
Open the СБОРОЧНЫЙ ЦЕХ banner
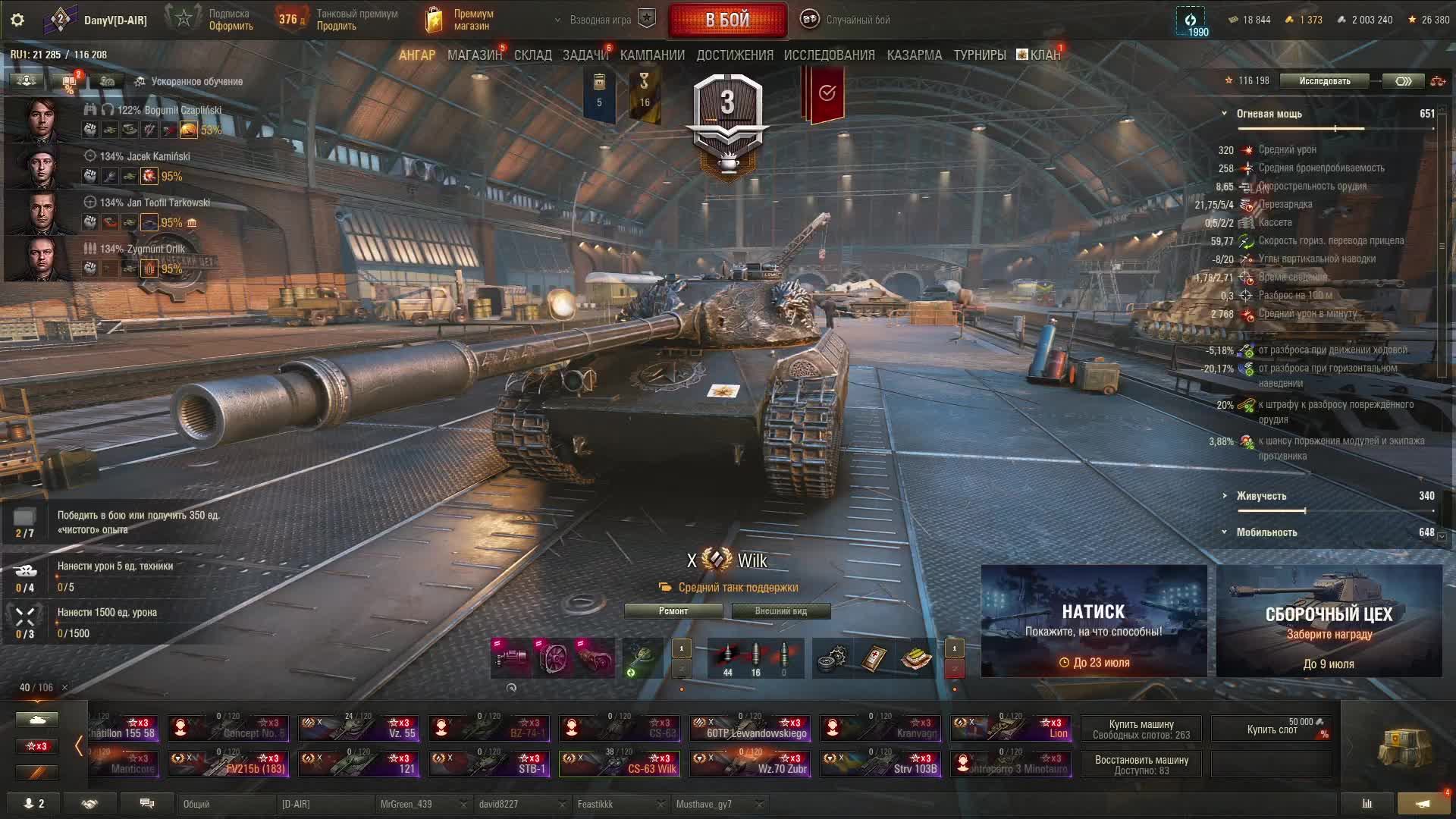pyautogui.click(x=1329, y=621)
